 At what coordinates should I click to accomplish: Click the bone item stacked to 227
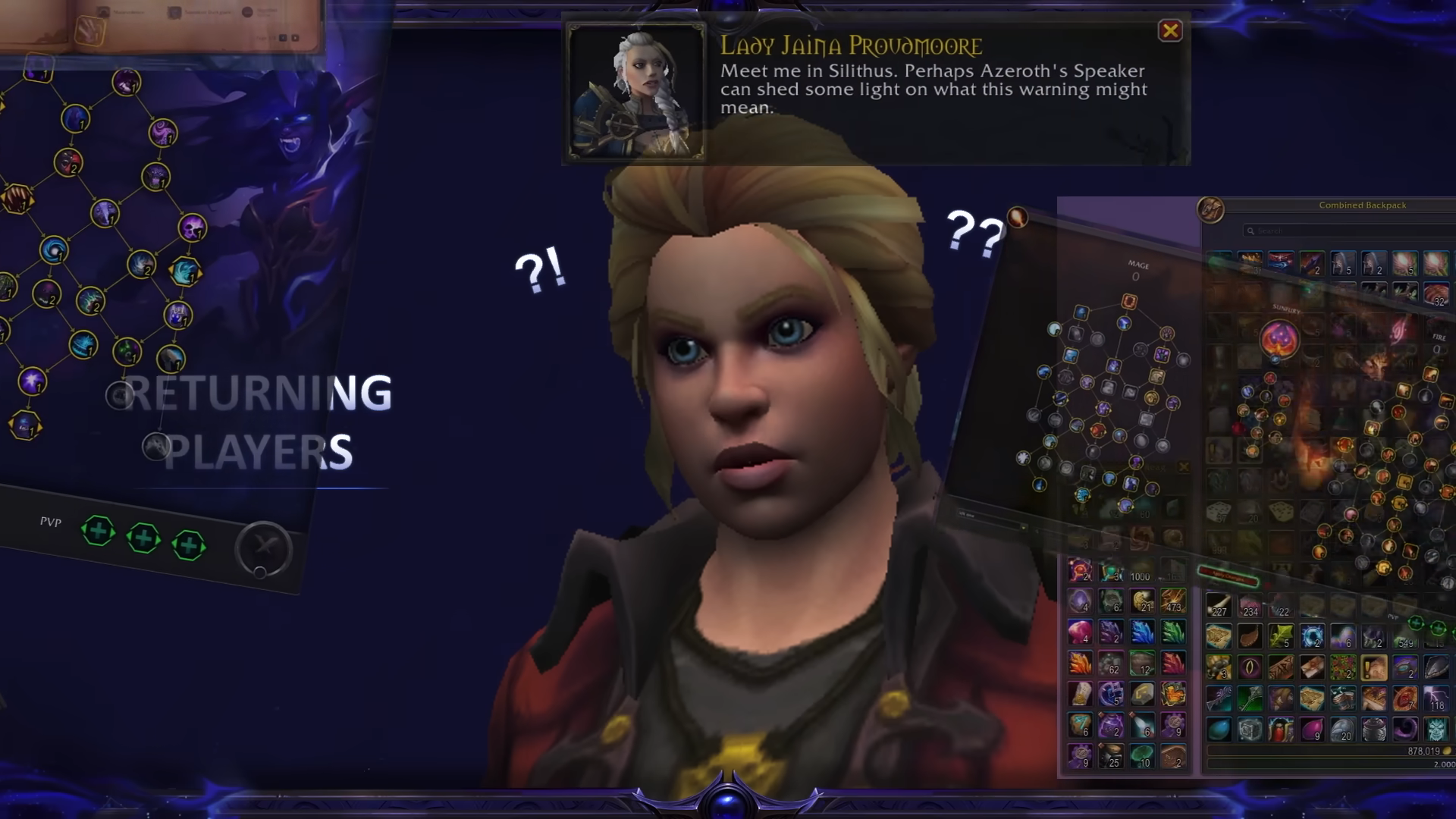click(1219, 607)
